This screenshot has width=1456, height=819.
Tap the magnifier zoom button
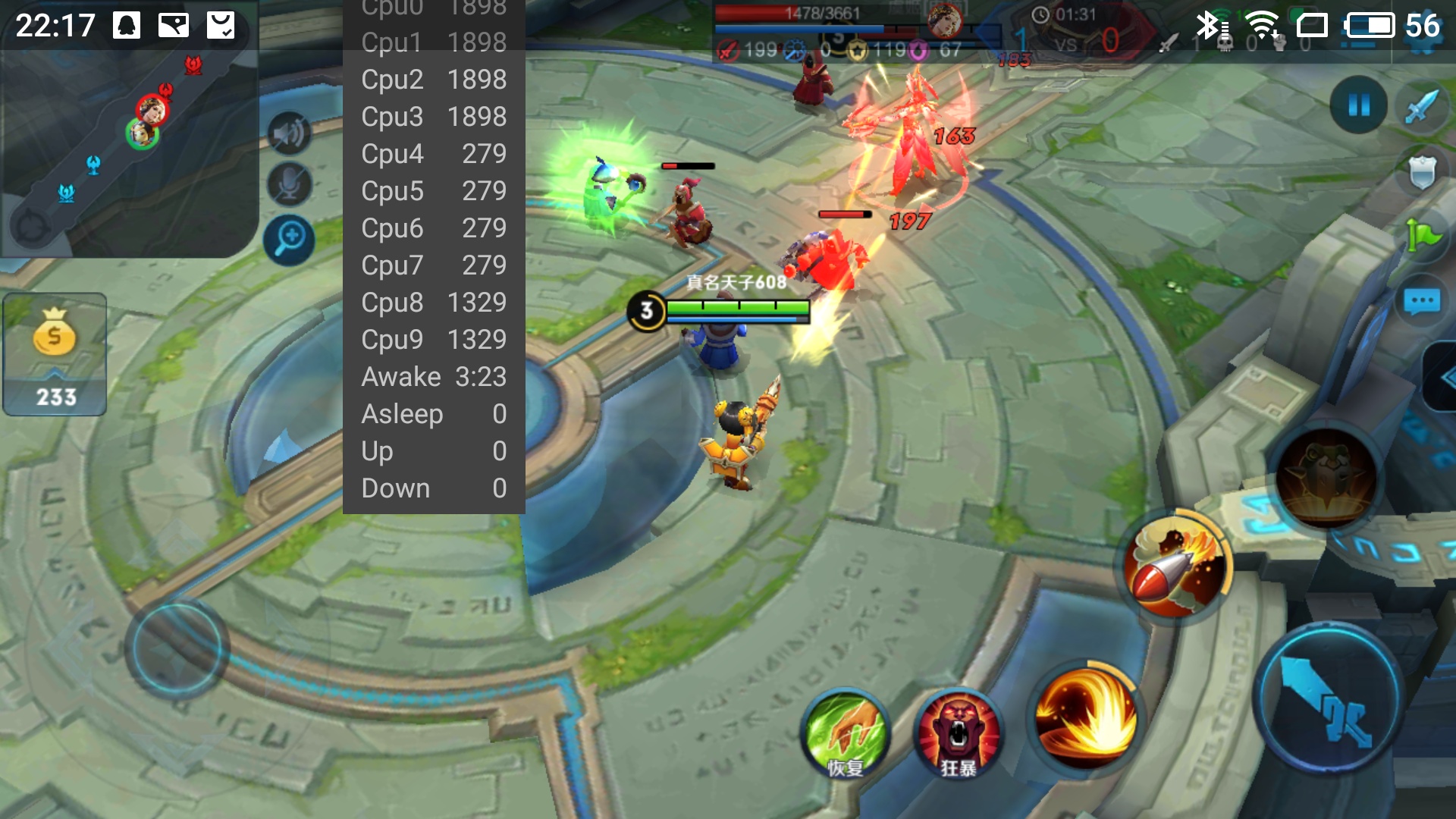click(x=289, y=240)
